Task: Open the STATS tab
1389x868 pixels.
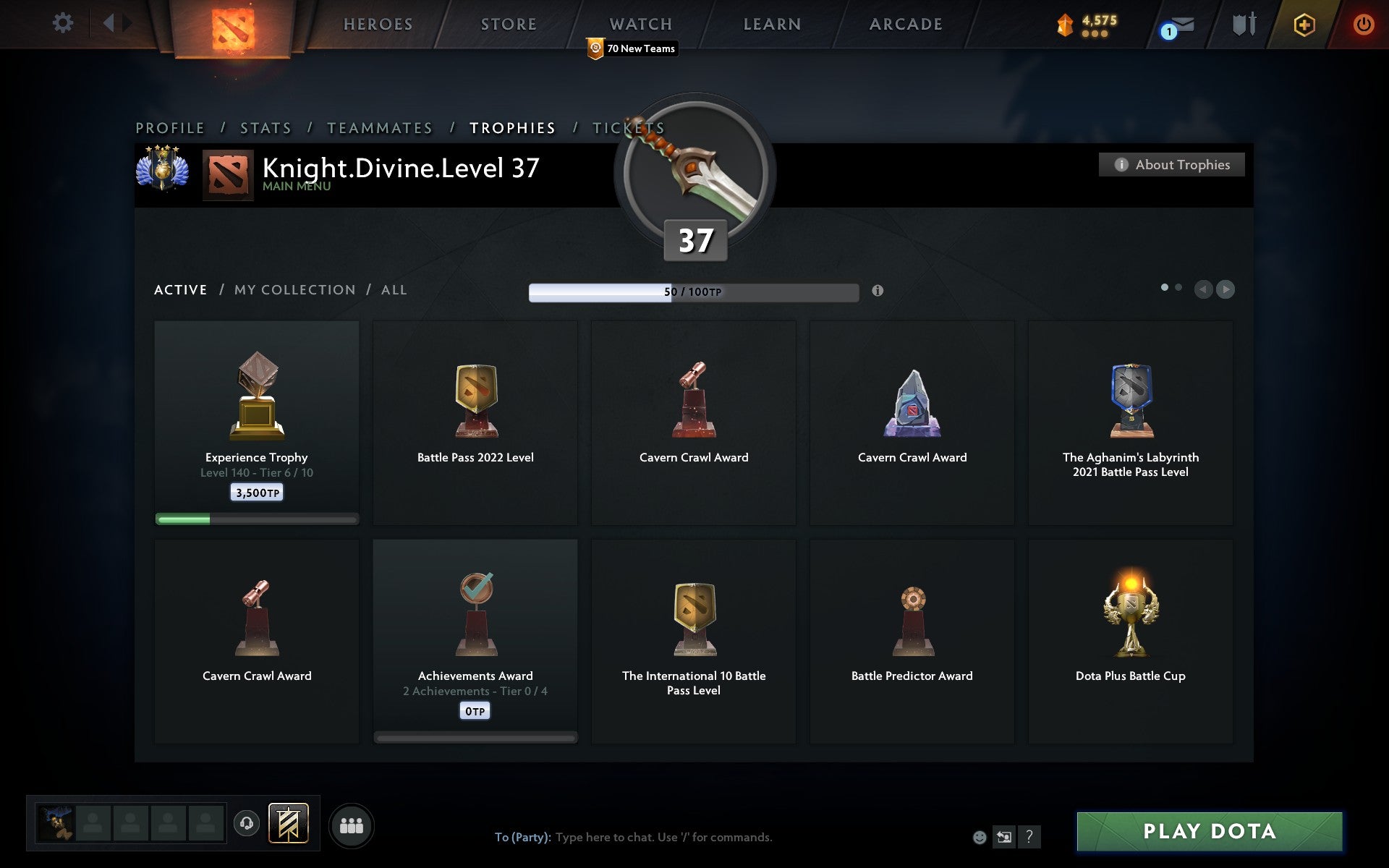Action: pos(265,127)
